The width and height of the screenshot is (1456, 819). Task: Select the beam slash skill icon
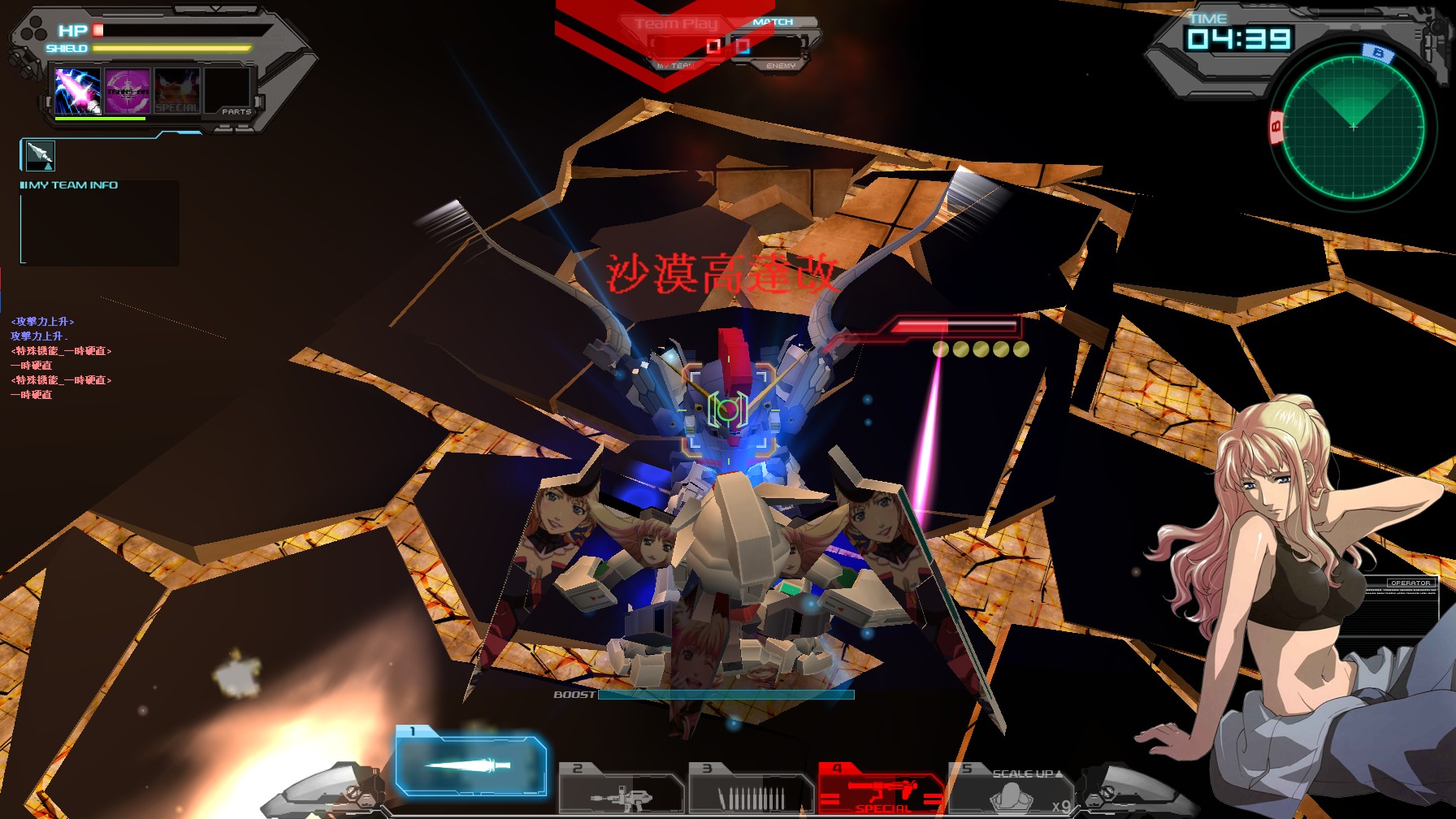[78, 91]
